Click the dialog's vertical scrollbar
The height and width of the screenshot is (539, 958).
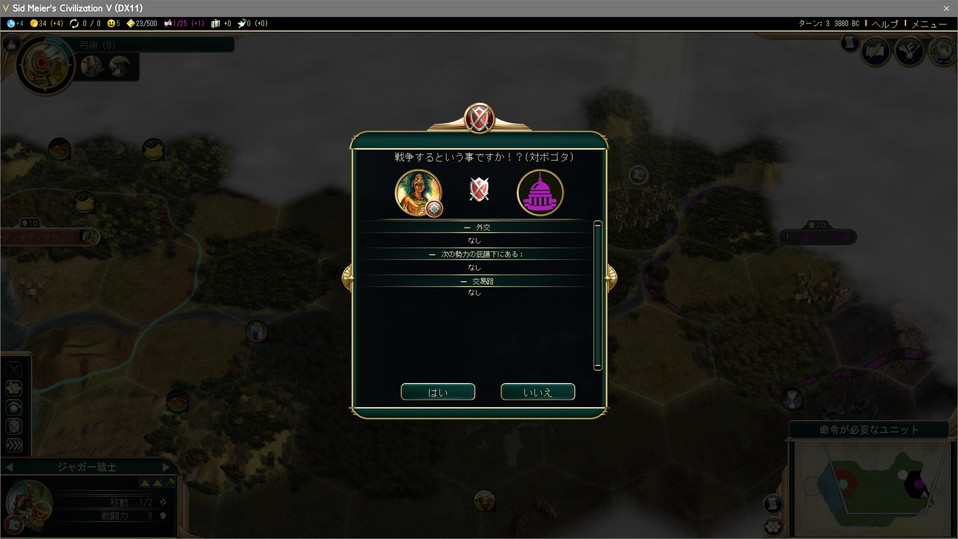pyautogui.click(x=597, y=295)
